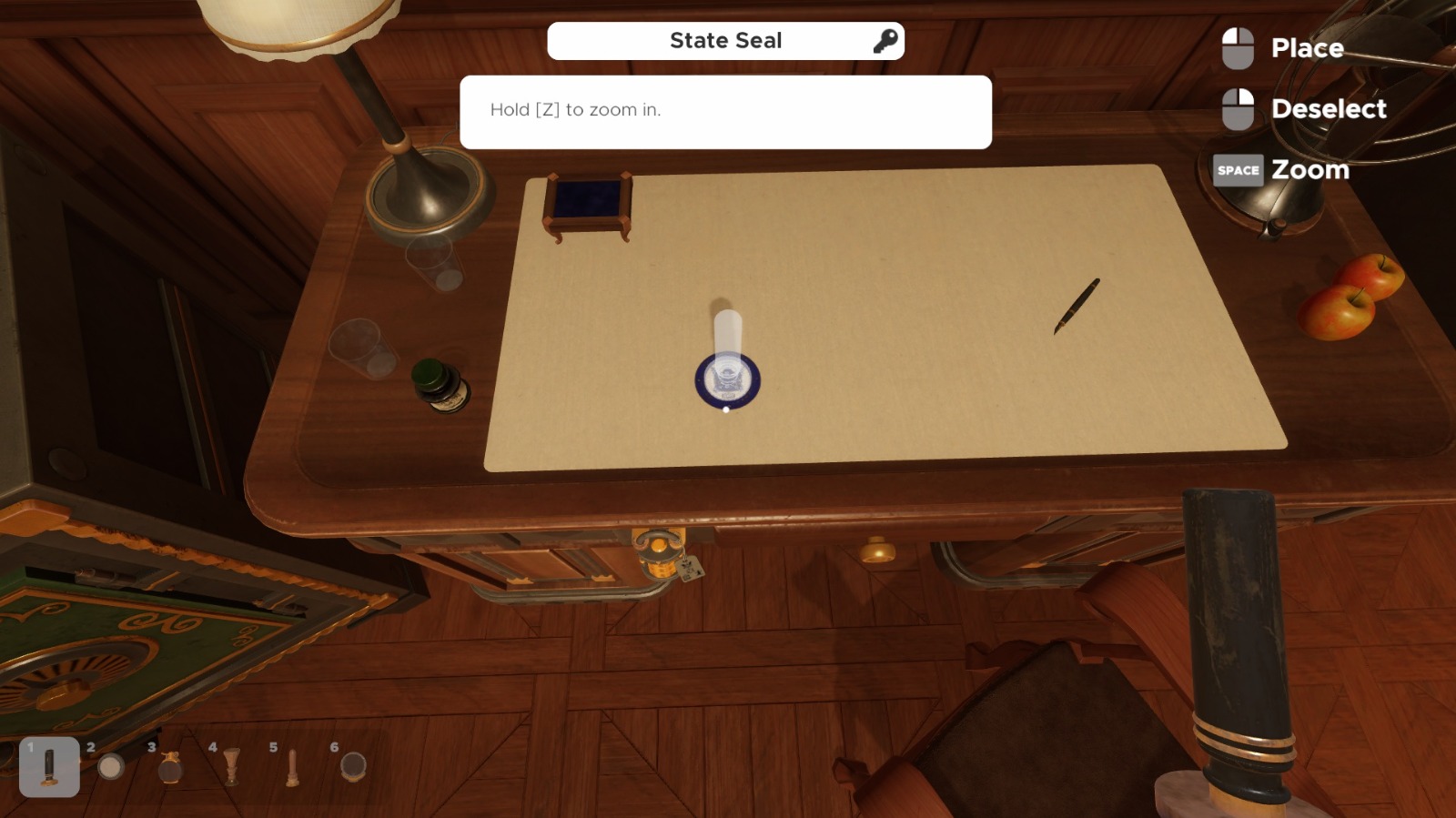Click the left mouse Place icon
This screenshot has width=1456, height=818.
1239,47
